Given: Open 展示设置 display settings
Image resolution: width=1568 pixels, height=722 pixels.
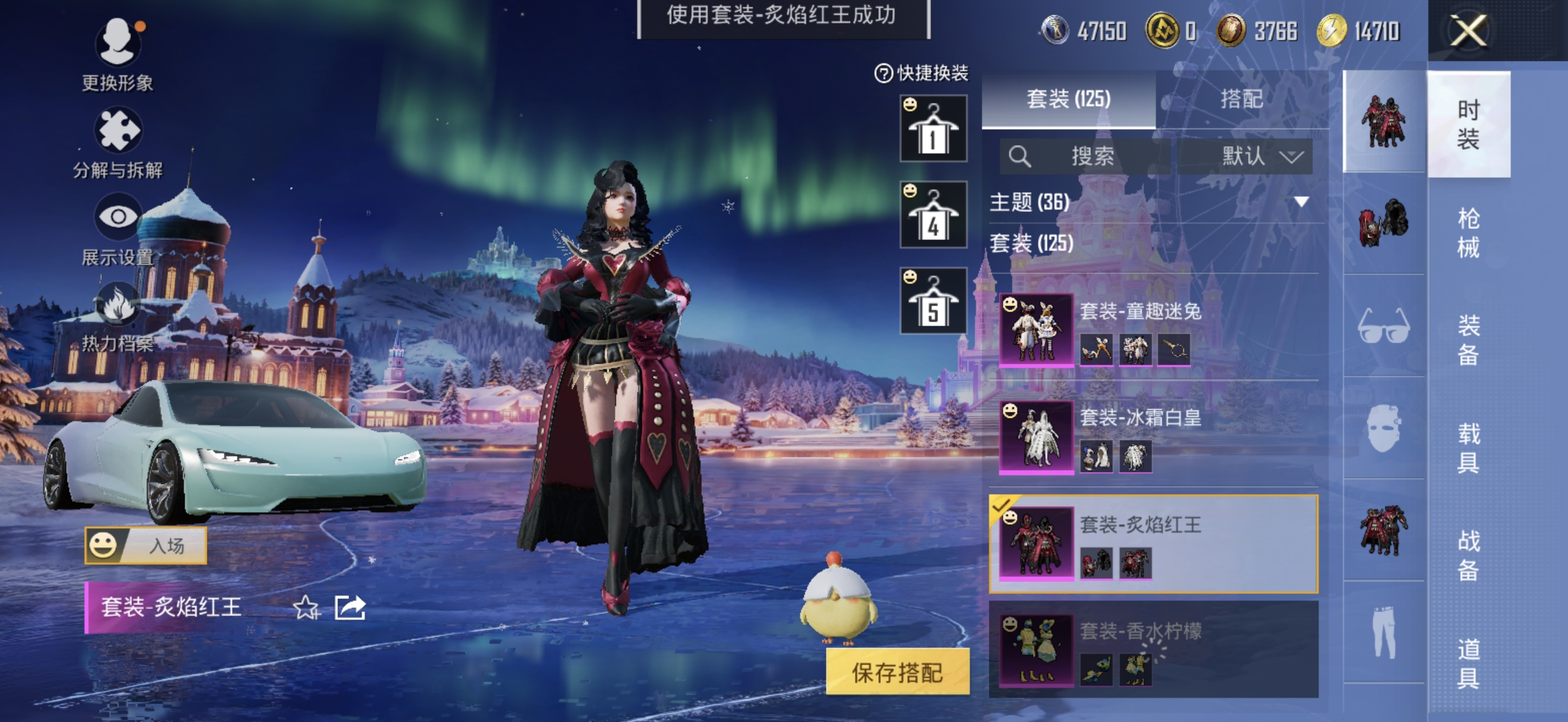Looking at the screenshot, I should coord(118,229).
